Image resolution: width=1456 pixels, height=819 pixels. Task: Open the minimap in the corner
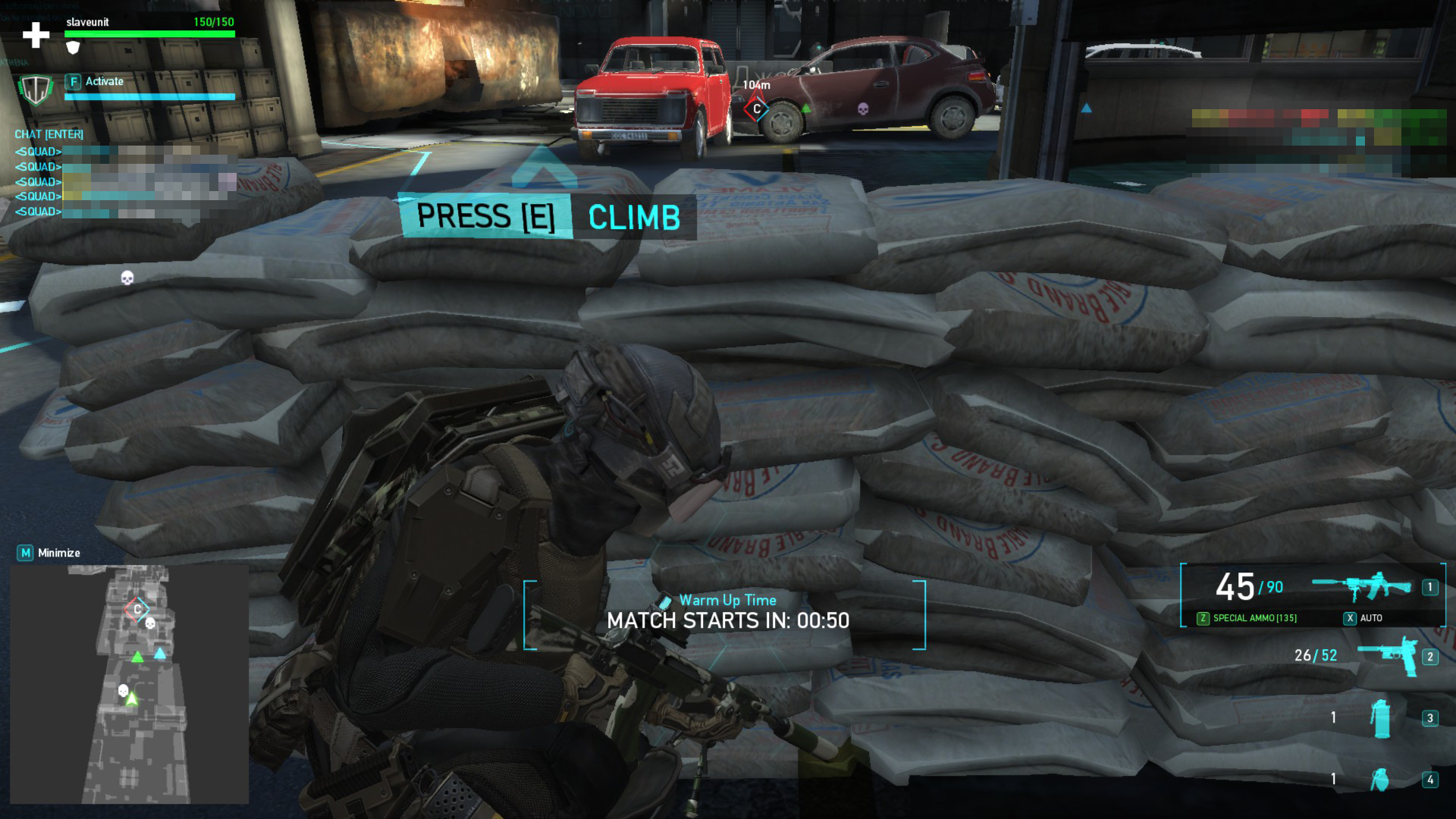[x=129, y=684]
